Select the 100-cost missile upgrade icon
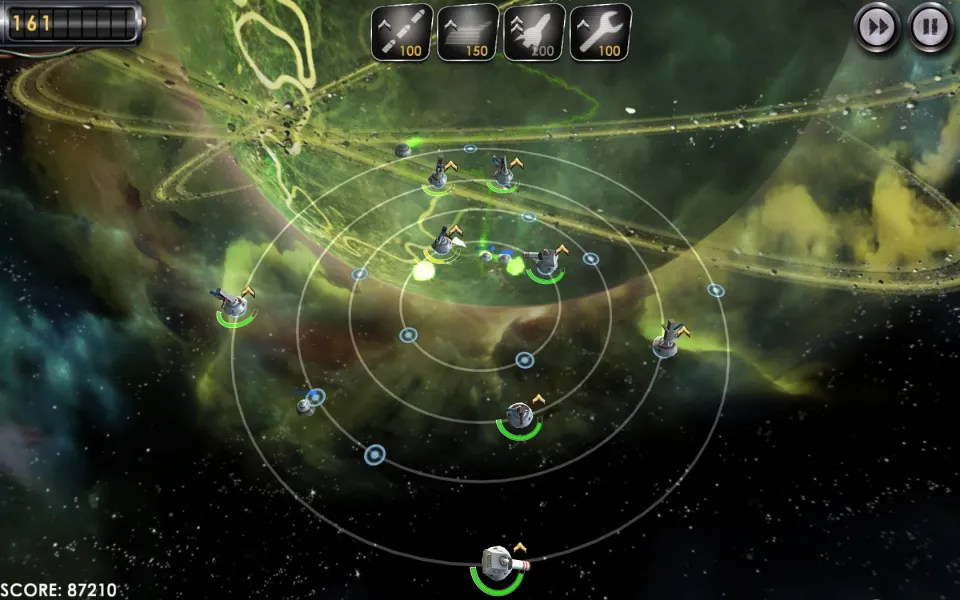Screen dimensions: 960x600 pyautogui.click(x=402, y=32)
